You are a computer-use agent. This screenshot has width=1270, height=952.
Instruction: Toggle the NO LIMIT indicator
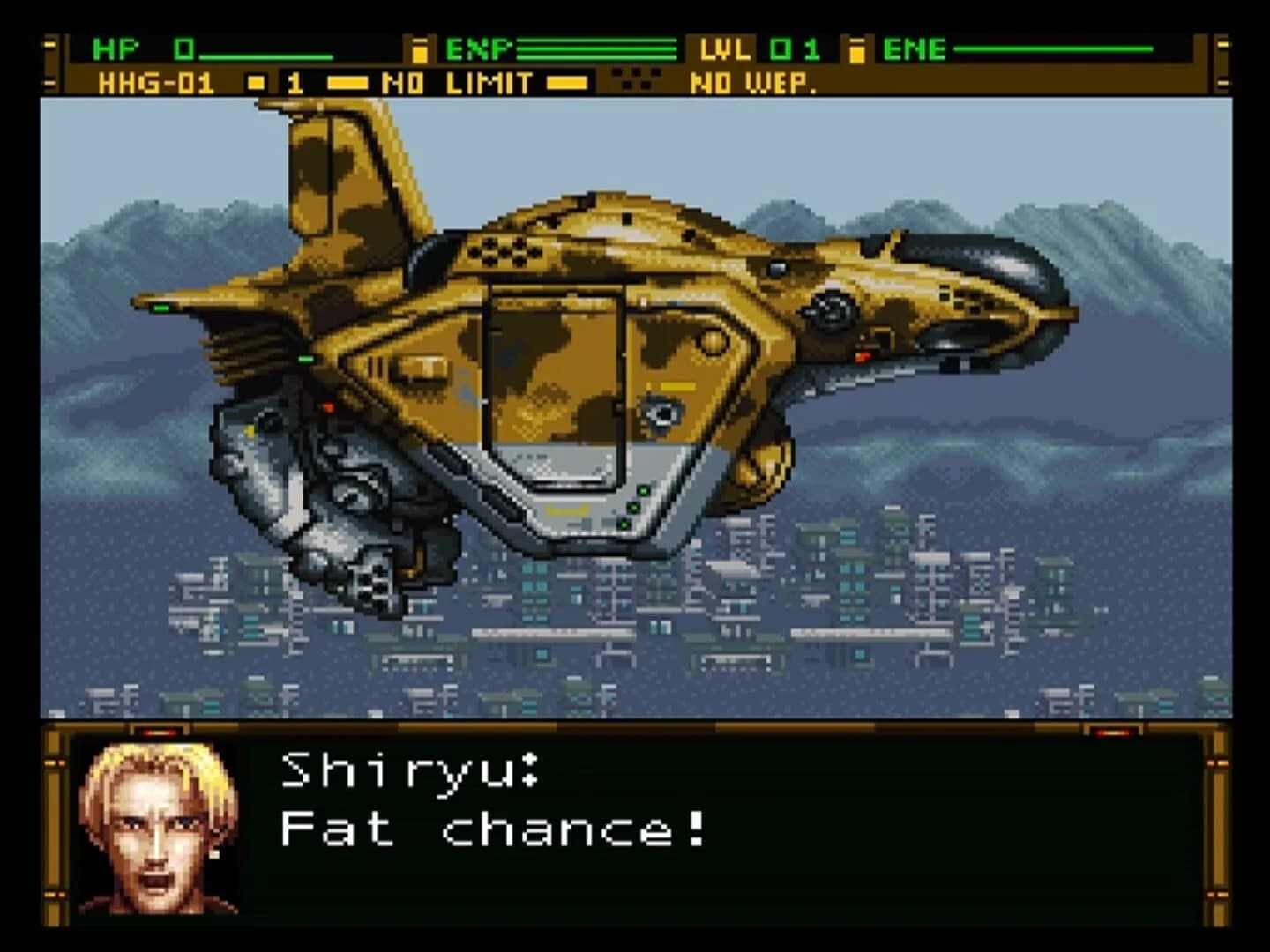tap(455, 84)
